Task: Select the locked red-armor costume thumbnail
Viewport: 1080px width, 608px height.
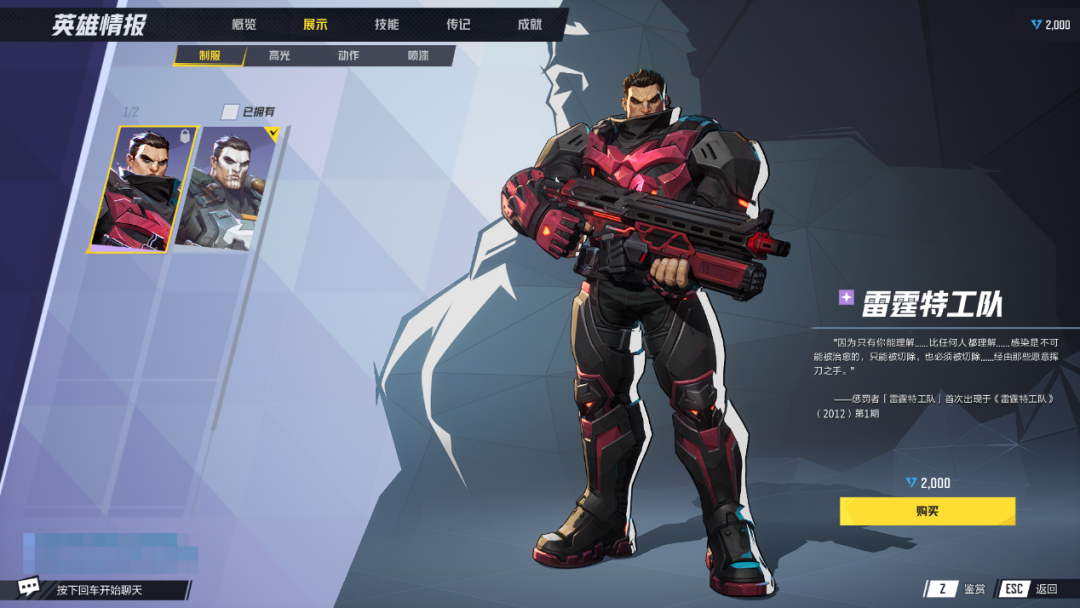Action: (x=139, y=188)
